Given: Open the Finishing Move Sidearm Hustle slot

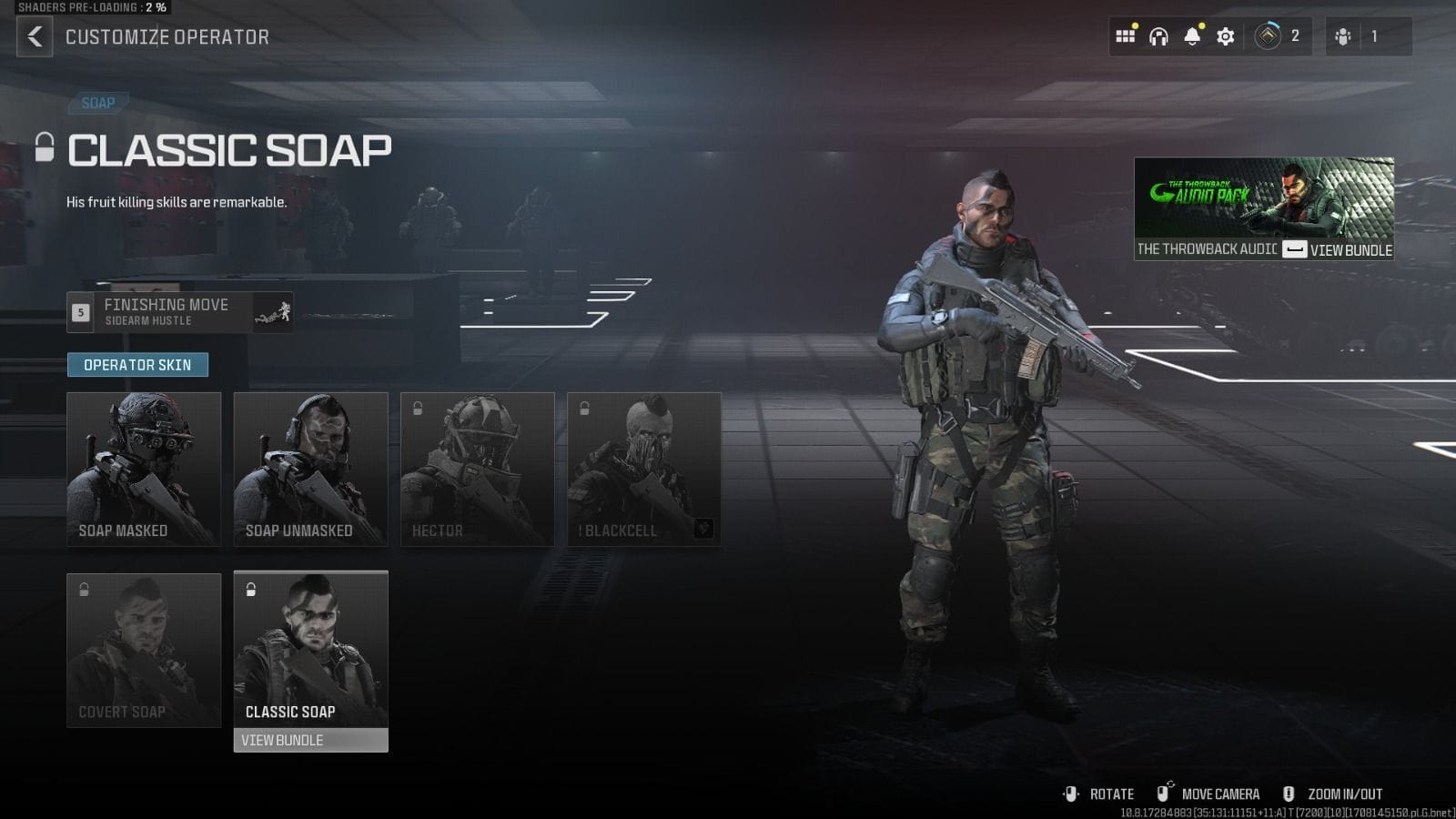Looking at the screenshot, I should [x=179, y=312].
